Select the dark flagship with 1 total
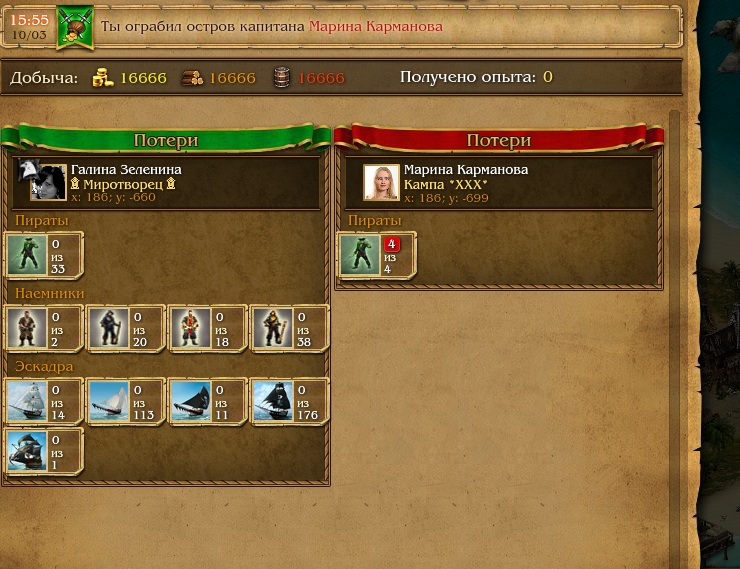 [x=27, y=452]
